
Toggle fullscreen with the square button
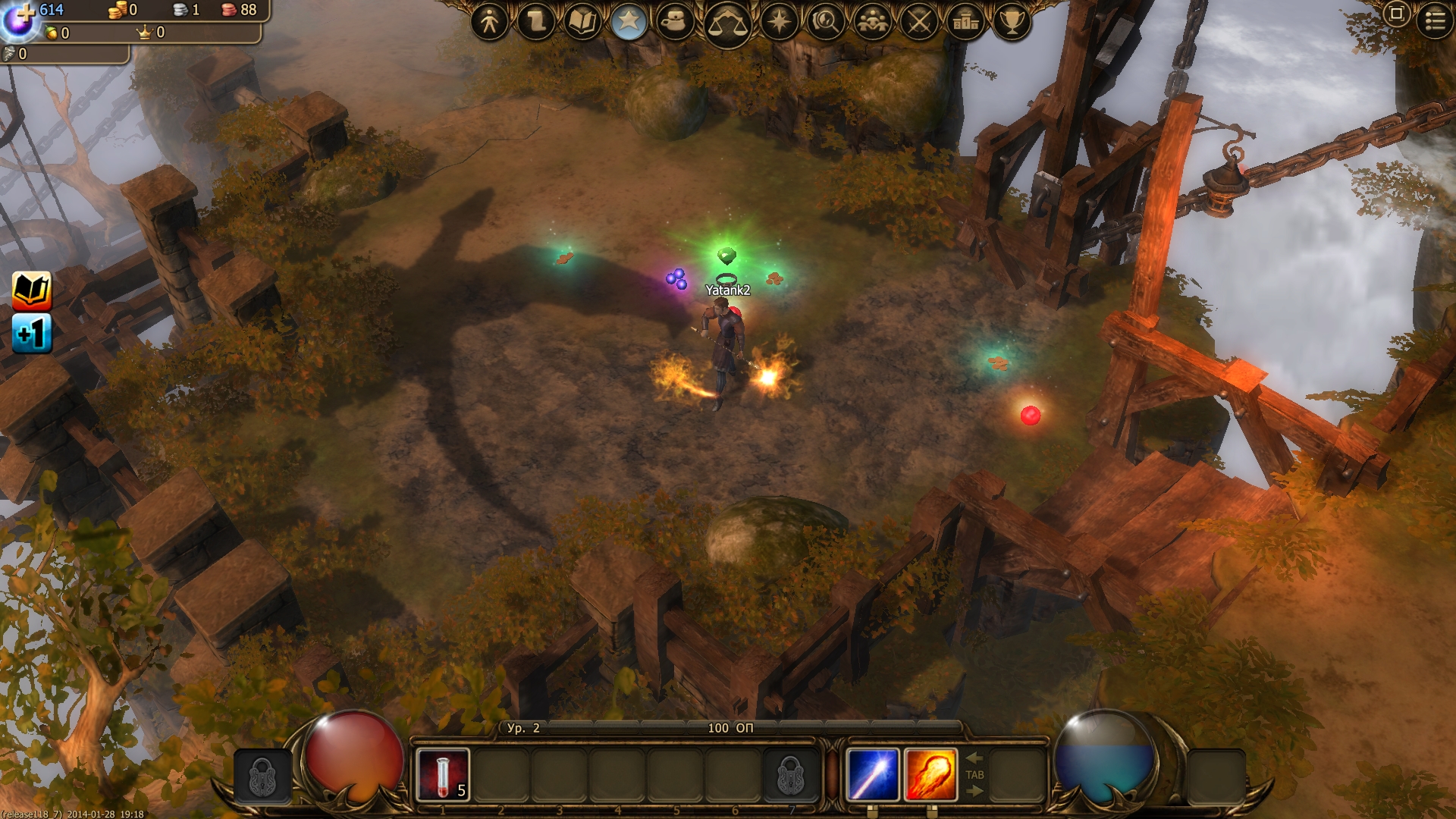tap(1396, 14)
